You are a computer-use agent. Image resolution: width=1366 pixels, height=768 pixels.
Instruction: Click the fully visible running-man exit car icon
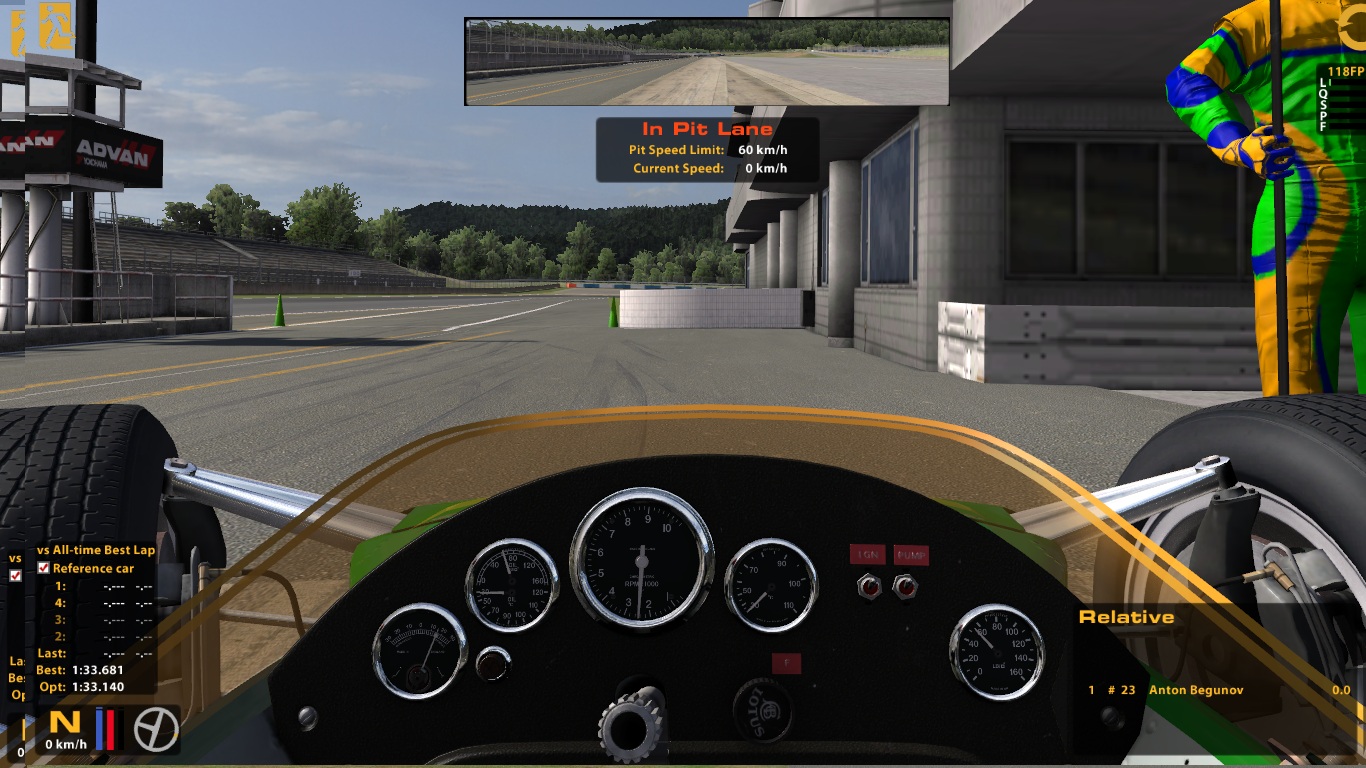point(56,27)
